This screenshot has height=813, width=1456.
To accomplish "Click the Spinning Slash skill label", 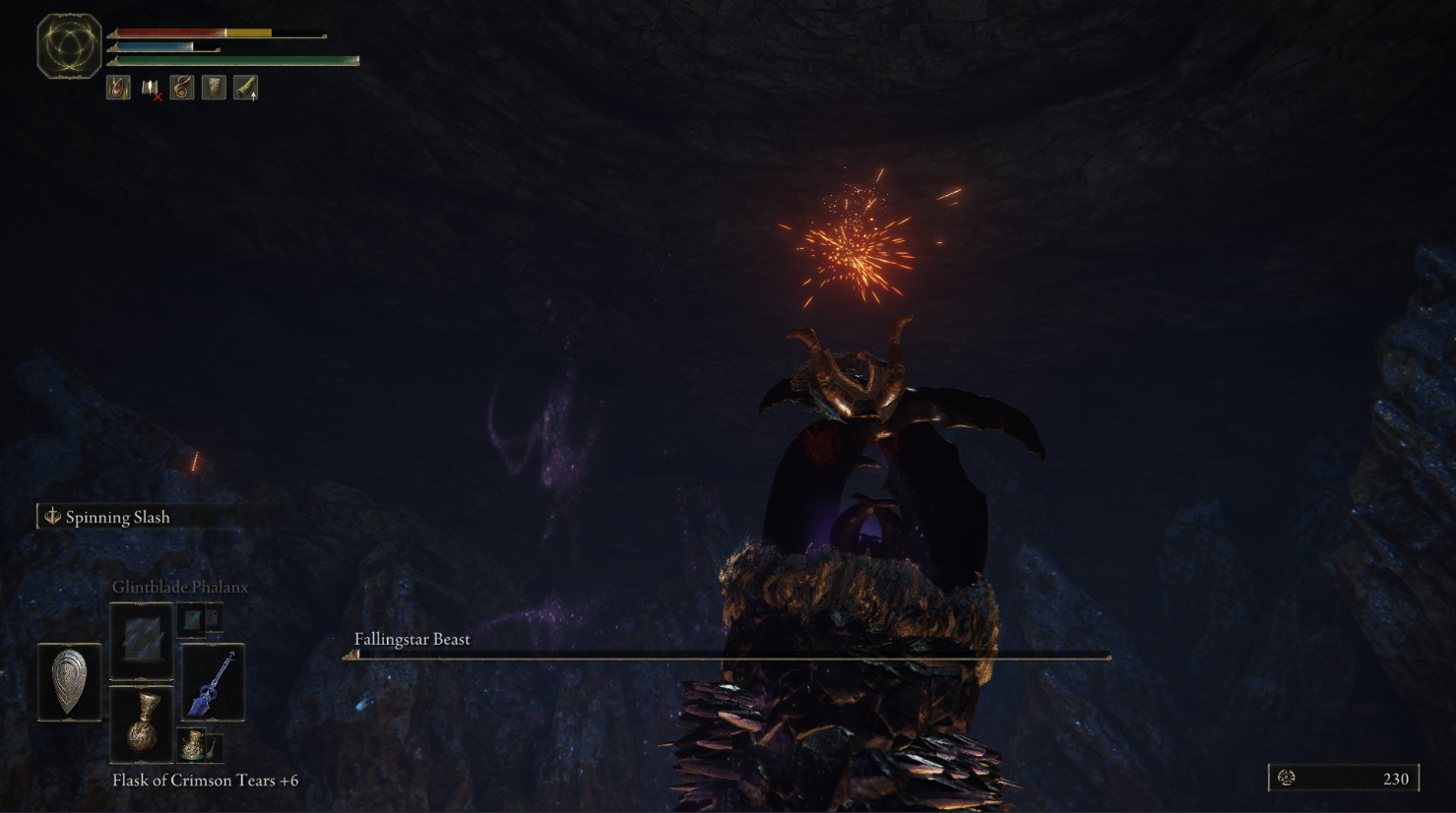I will pyautogui.click(x=117, y=517).
